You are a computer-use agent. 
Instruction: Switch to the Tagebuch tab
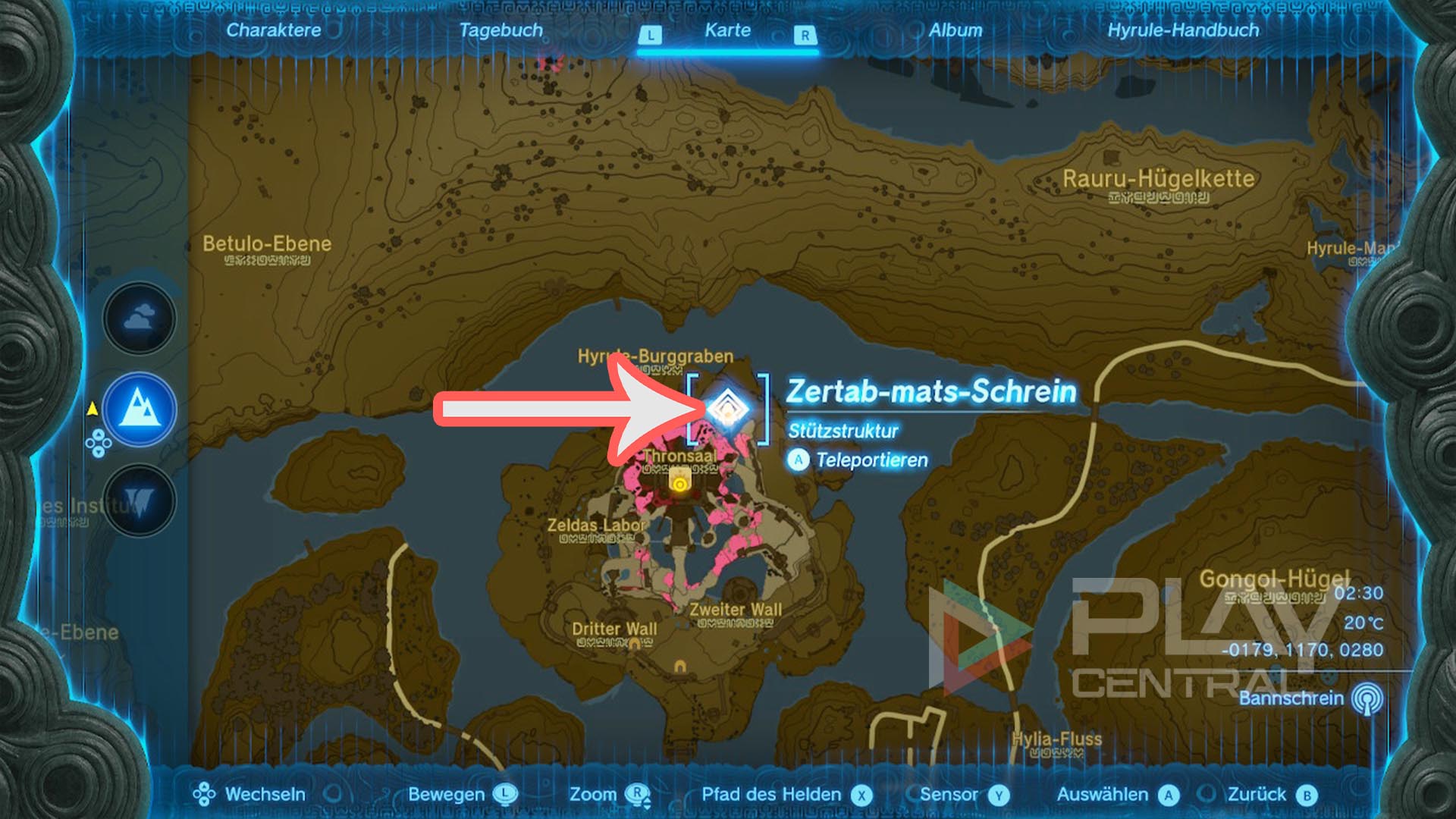(x=498, y=31)
